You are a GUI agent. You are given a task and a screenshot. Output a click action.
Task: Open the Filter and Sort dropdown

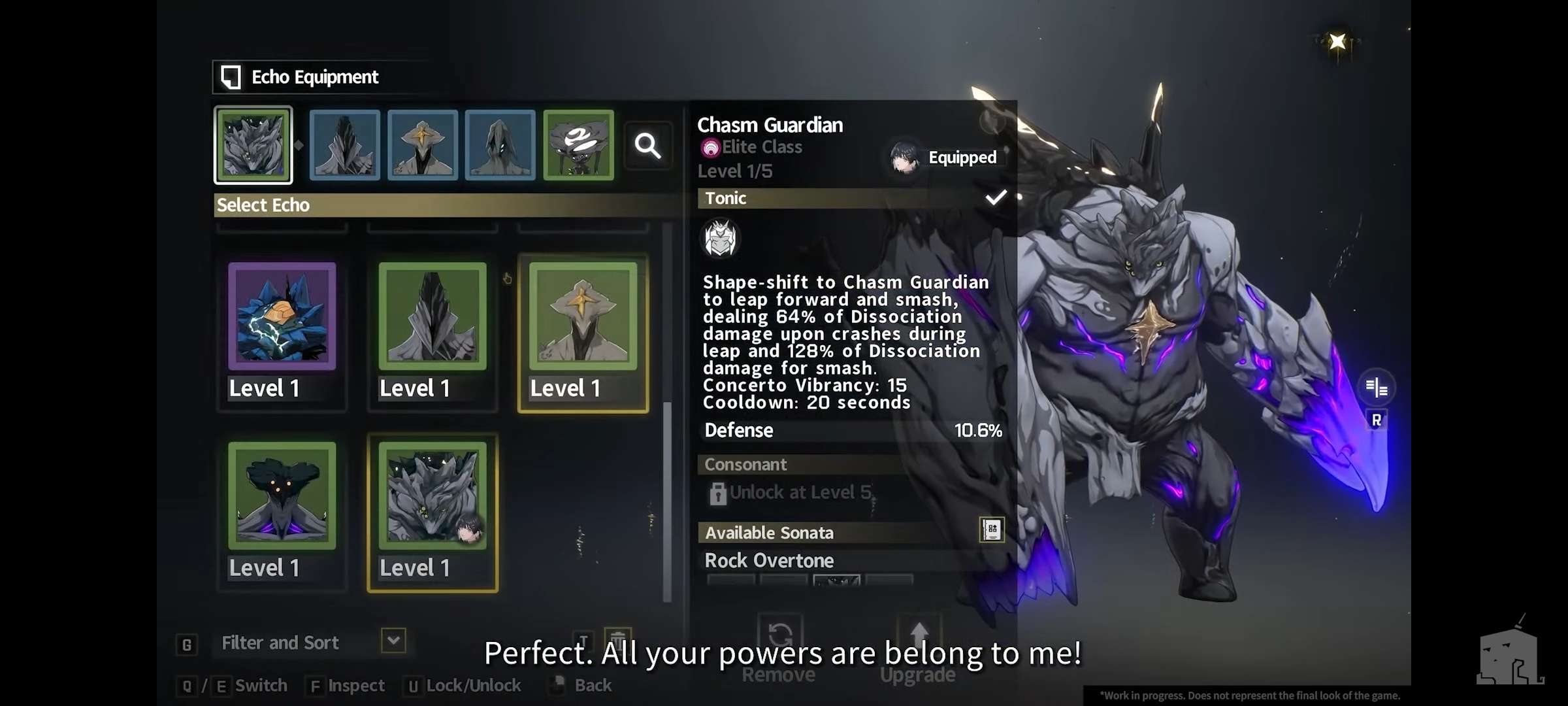coord(393,641)
